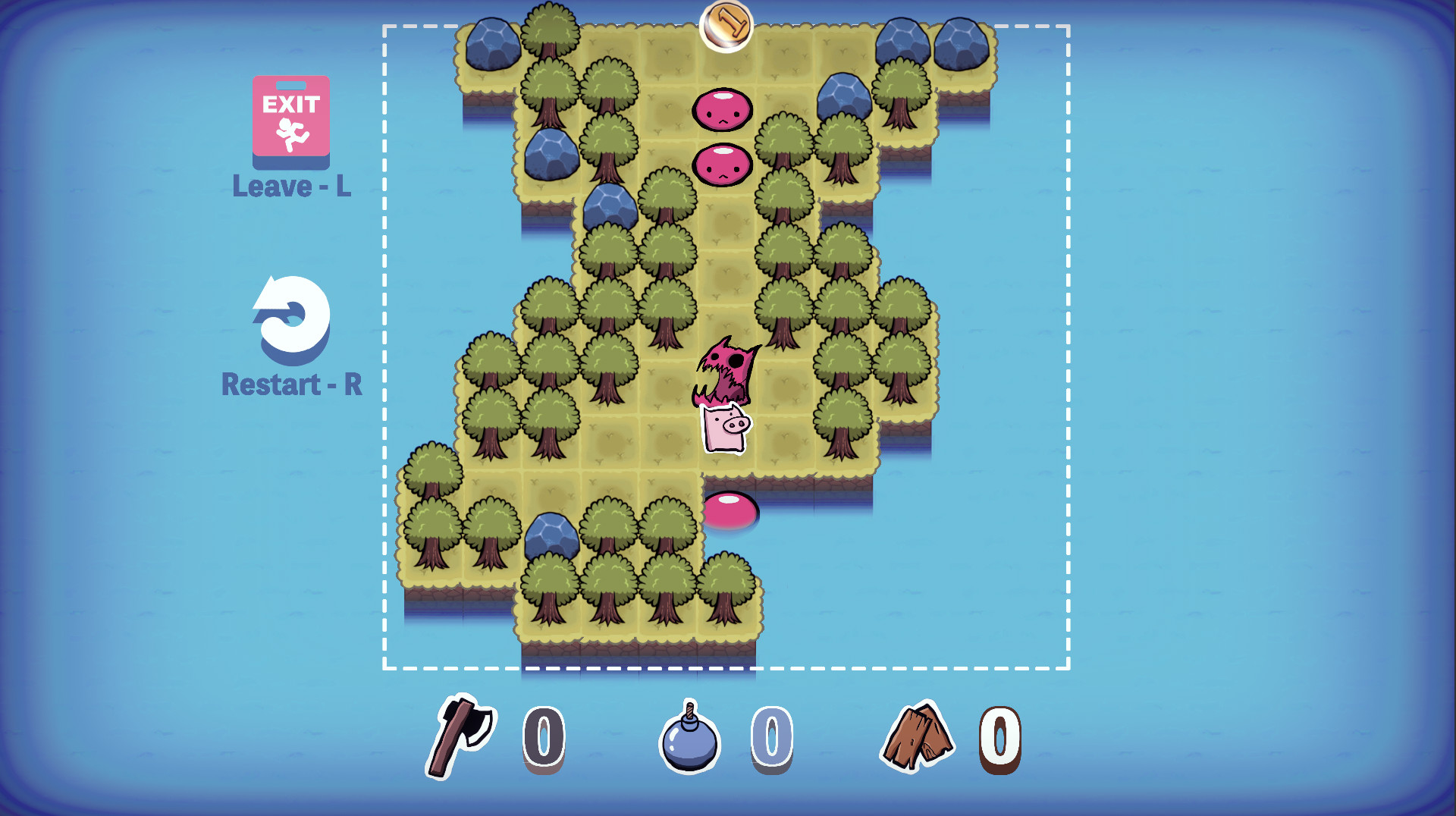Select the blue bomb item icon
The width and height of the screenshot is (1456, 816).
(689, 738)
